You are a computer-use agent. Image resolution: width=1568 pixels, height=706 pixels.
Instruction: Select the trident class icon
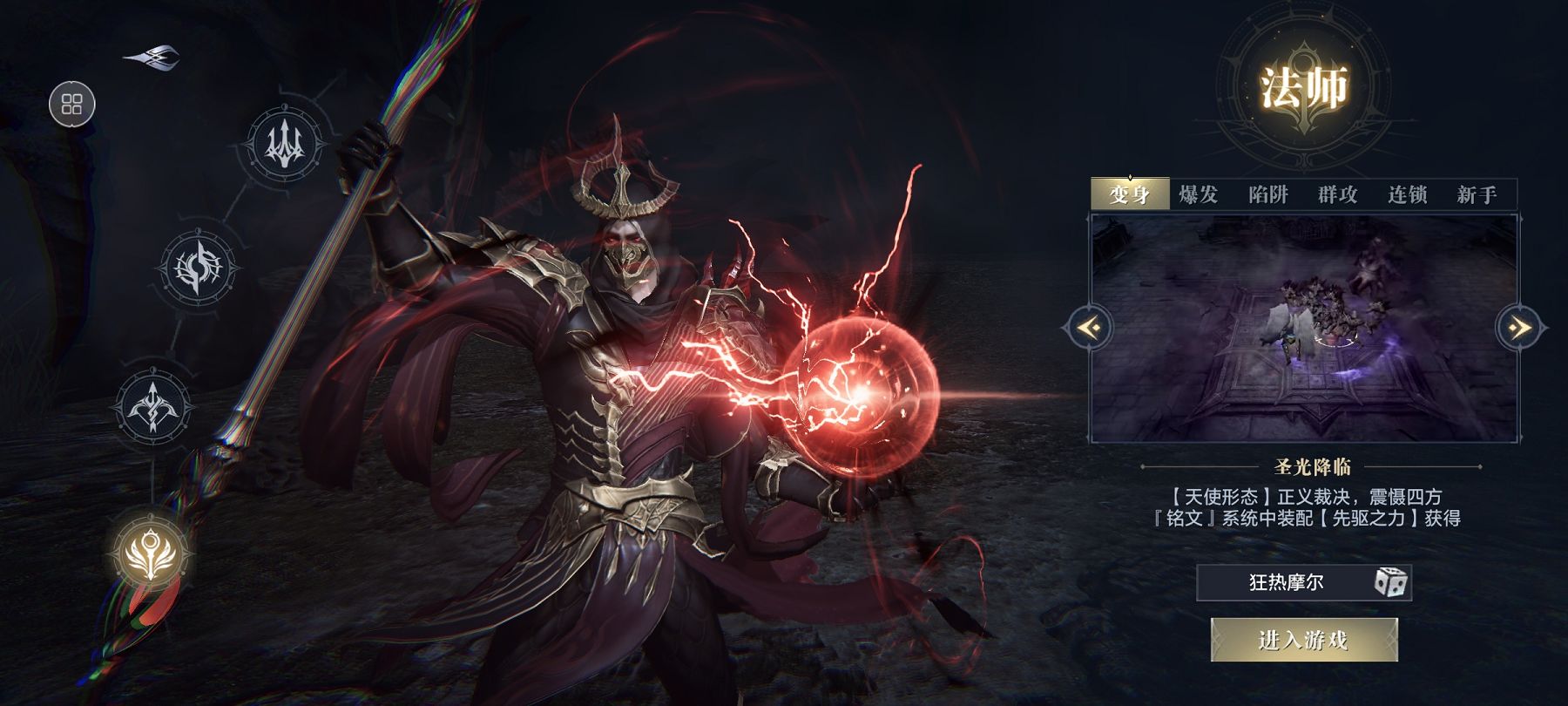(284, 143)
